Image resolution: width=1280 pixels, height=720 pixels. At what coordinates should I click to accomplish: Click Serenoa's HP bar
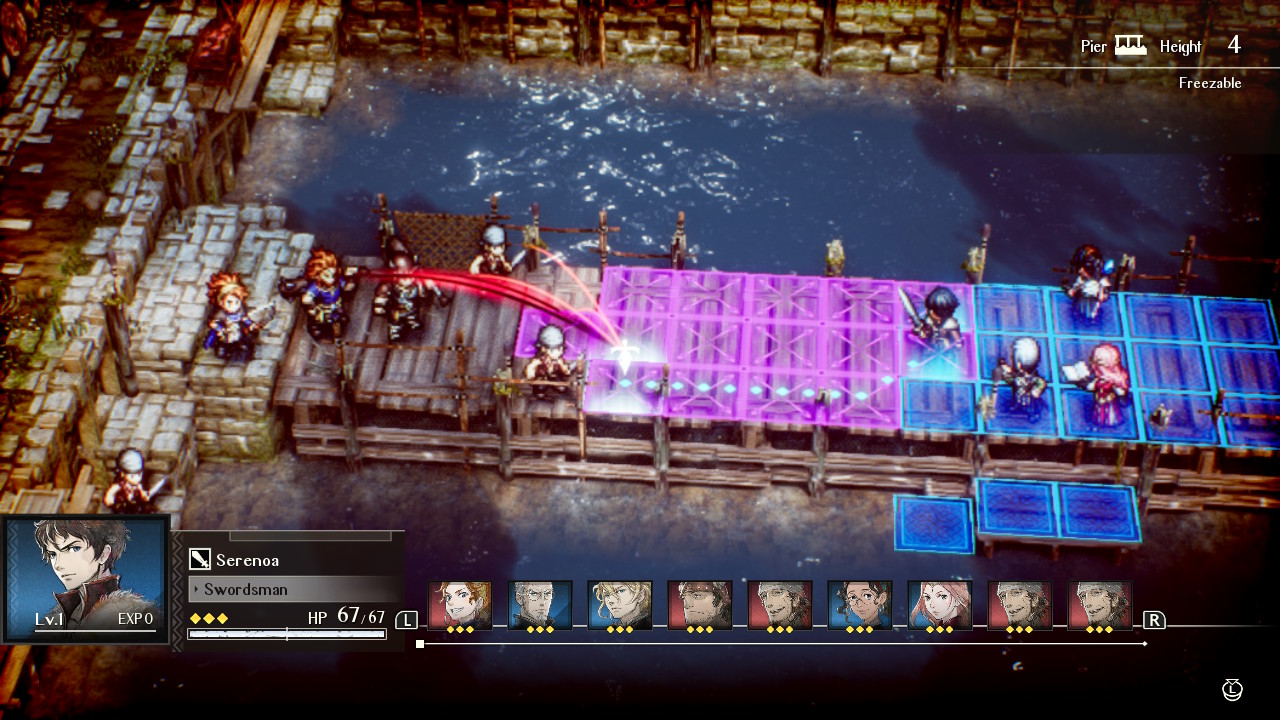(285, 634)
